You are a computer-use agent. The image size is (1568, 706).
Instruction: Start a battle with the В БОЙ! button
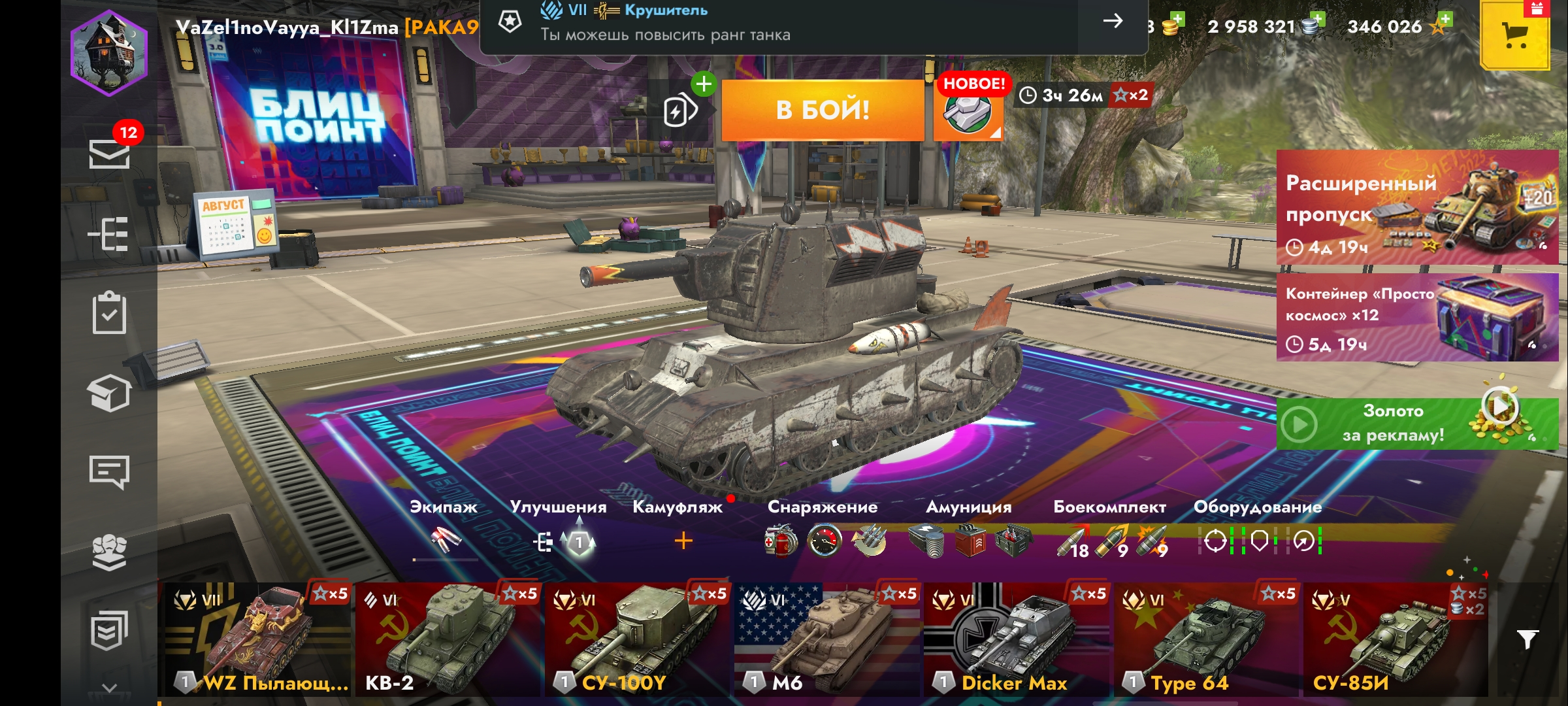coord(823,110)
